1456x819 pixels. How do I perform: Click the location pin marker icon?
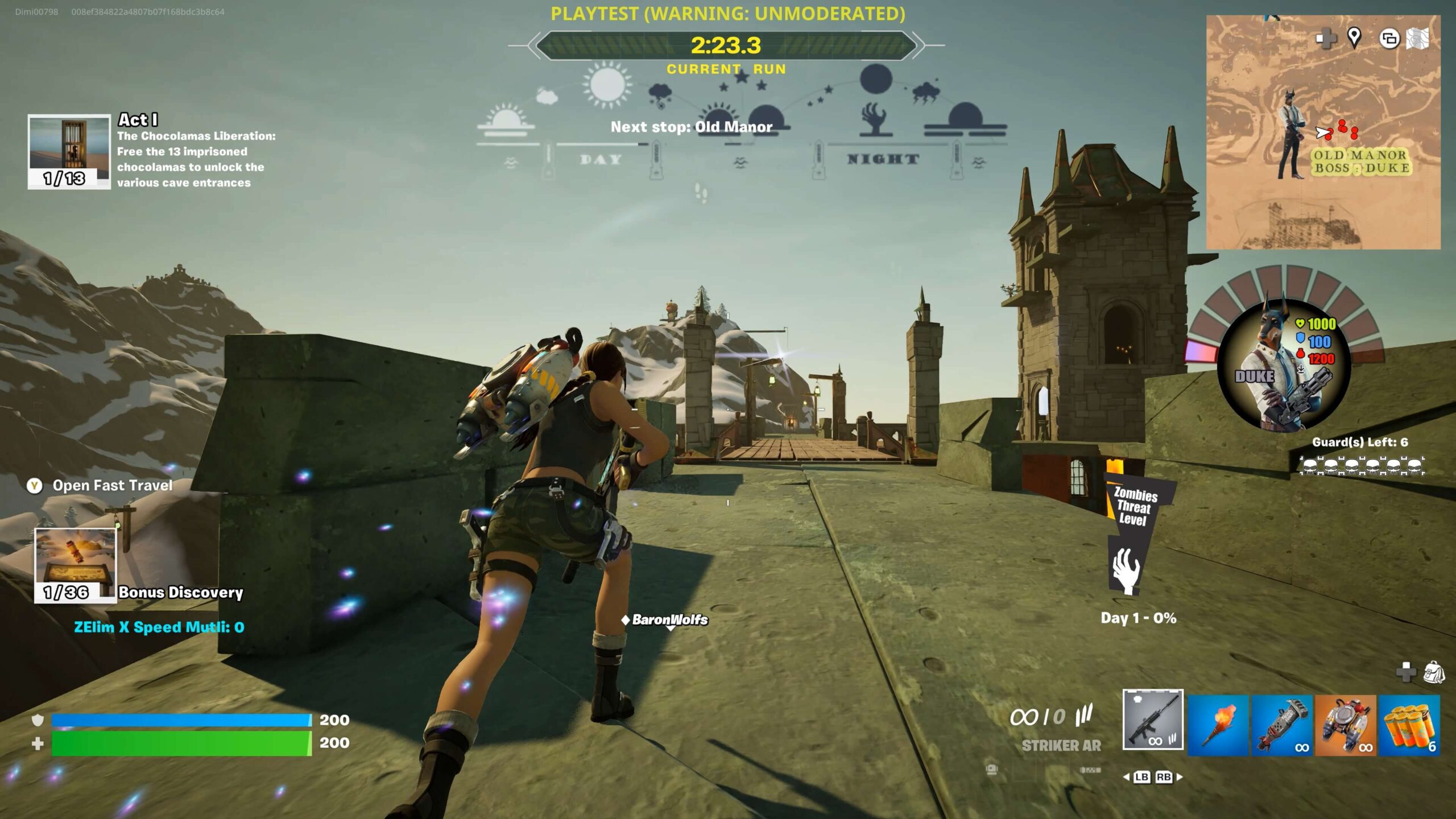tap(1354, 38)
